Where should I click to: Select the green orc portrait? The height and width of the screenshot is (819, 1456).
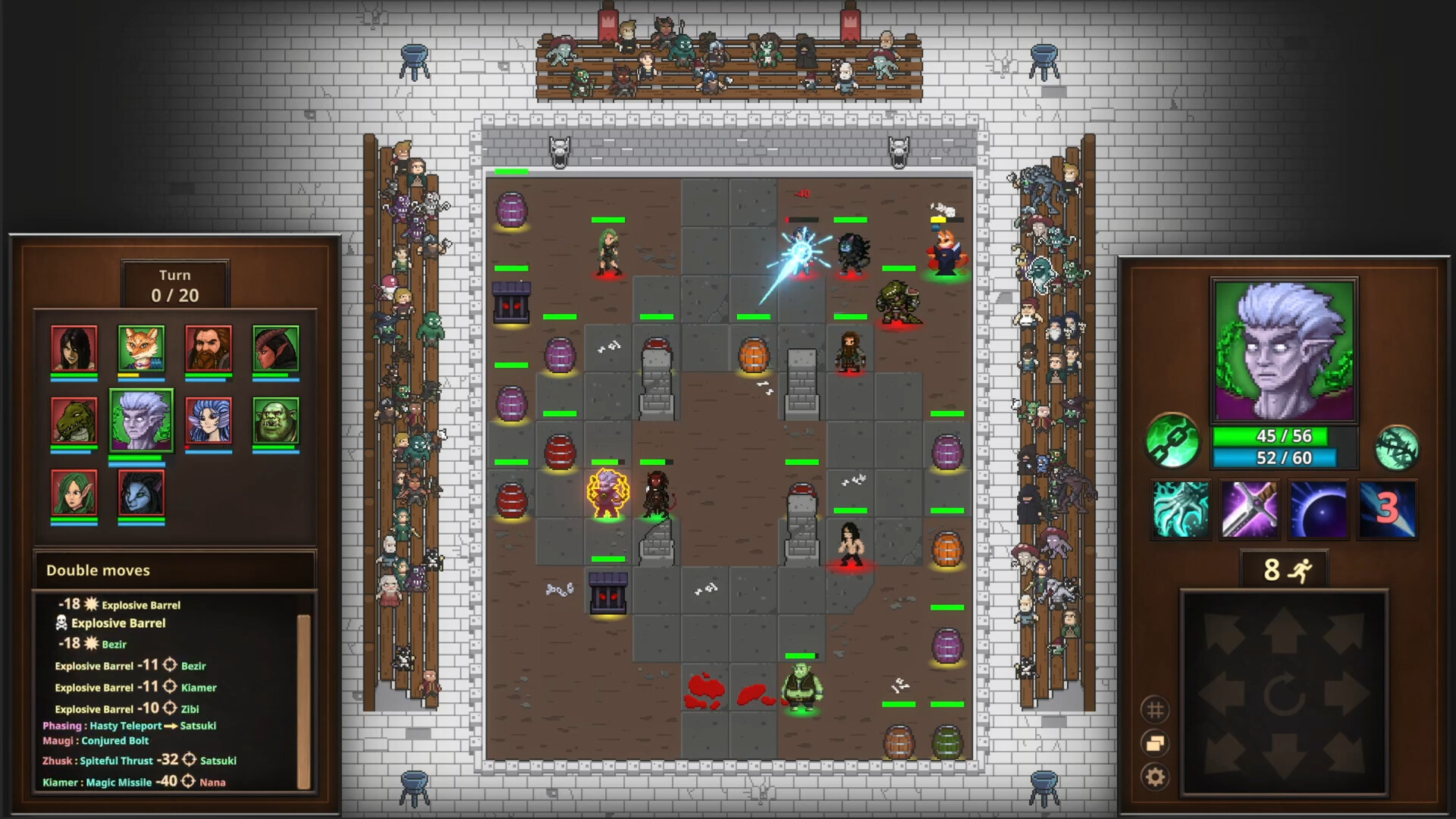point(275,422)
